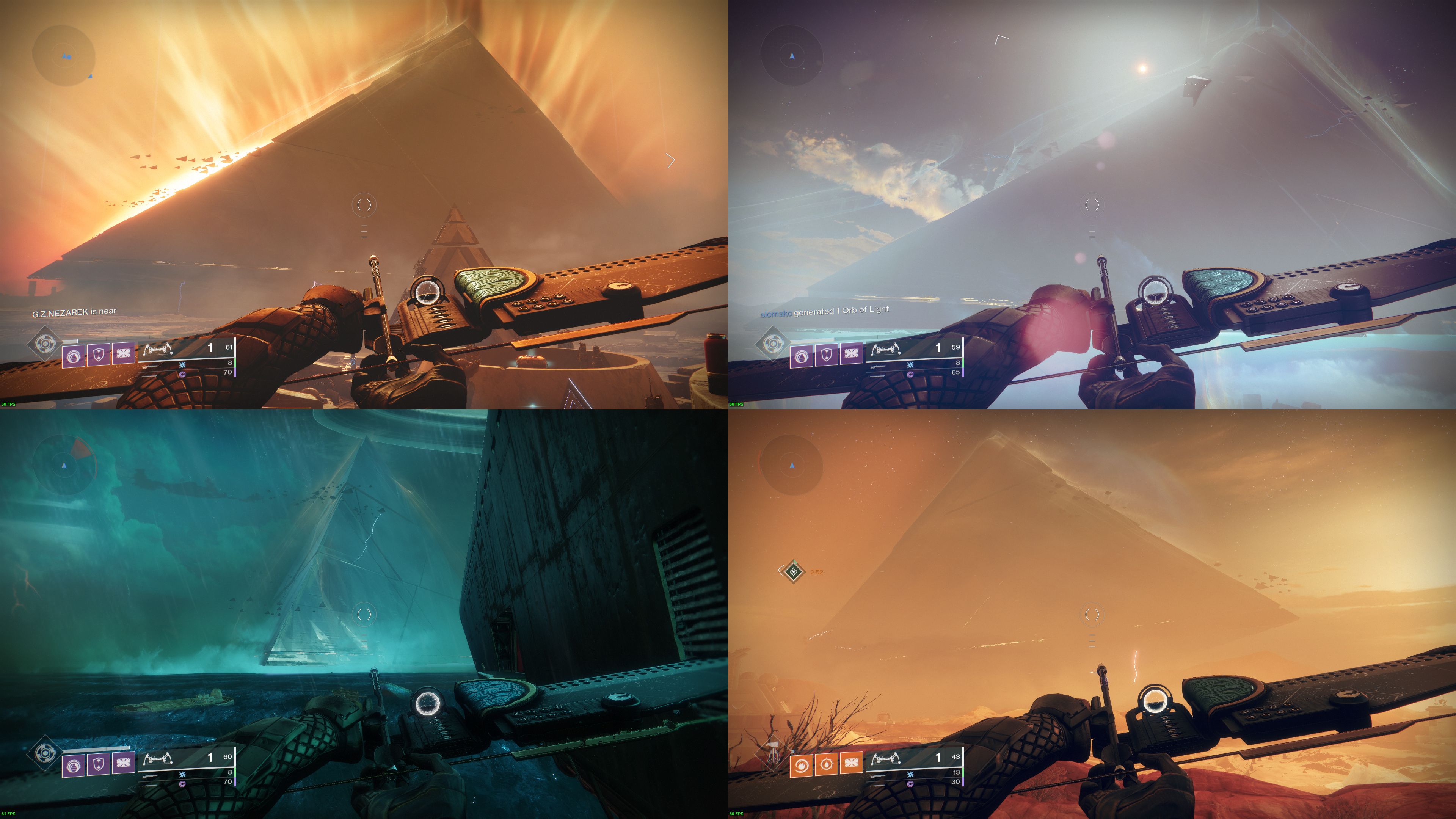Click the arrow reserve count showing 61

(x=229, y=348)
